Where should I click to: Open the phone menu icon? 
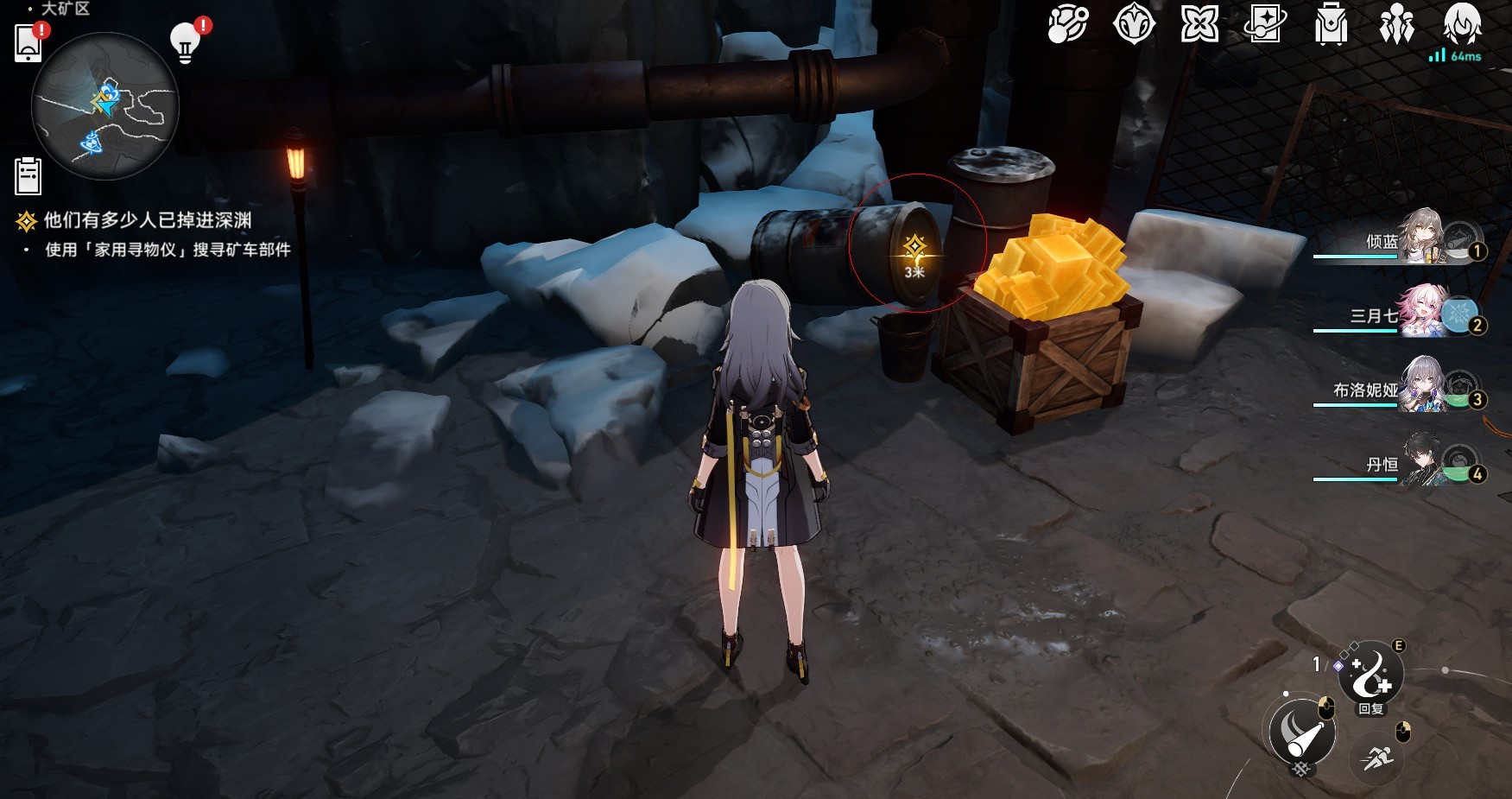point(28,42)
